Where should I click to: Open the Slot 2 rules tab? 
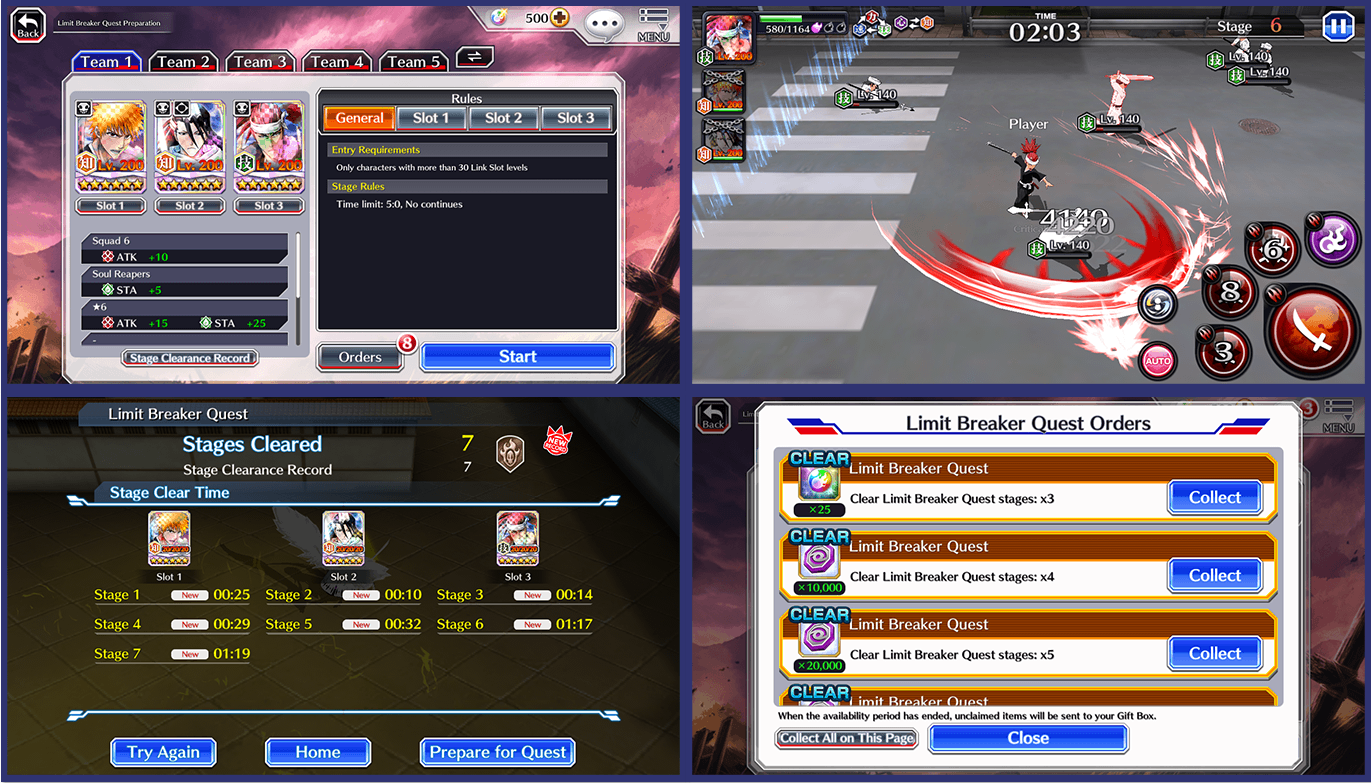(503, 117)
